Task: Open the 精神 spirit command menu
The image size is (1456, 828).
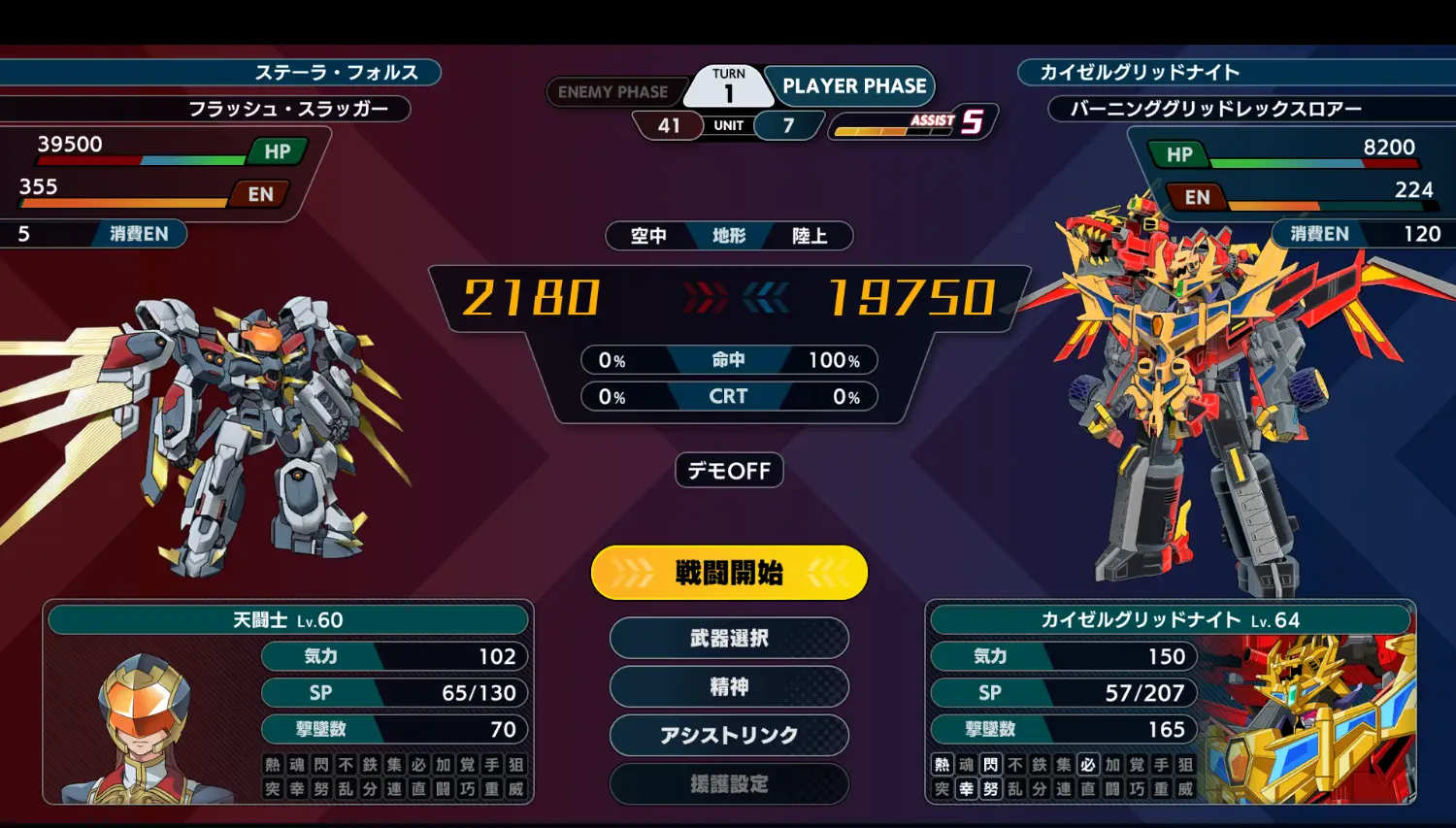Action: pyautogui.click(x=729, y=686)
